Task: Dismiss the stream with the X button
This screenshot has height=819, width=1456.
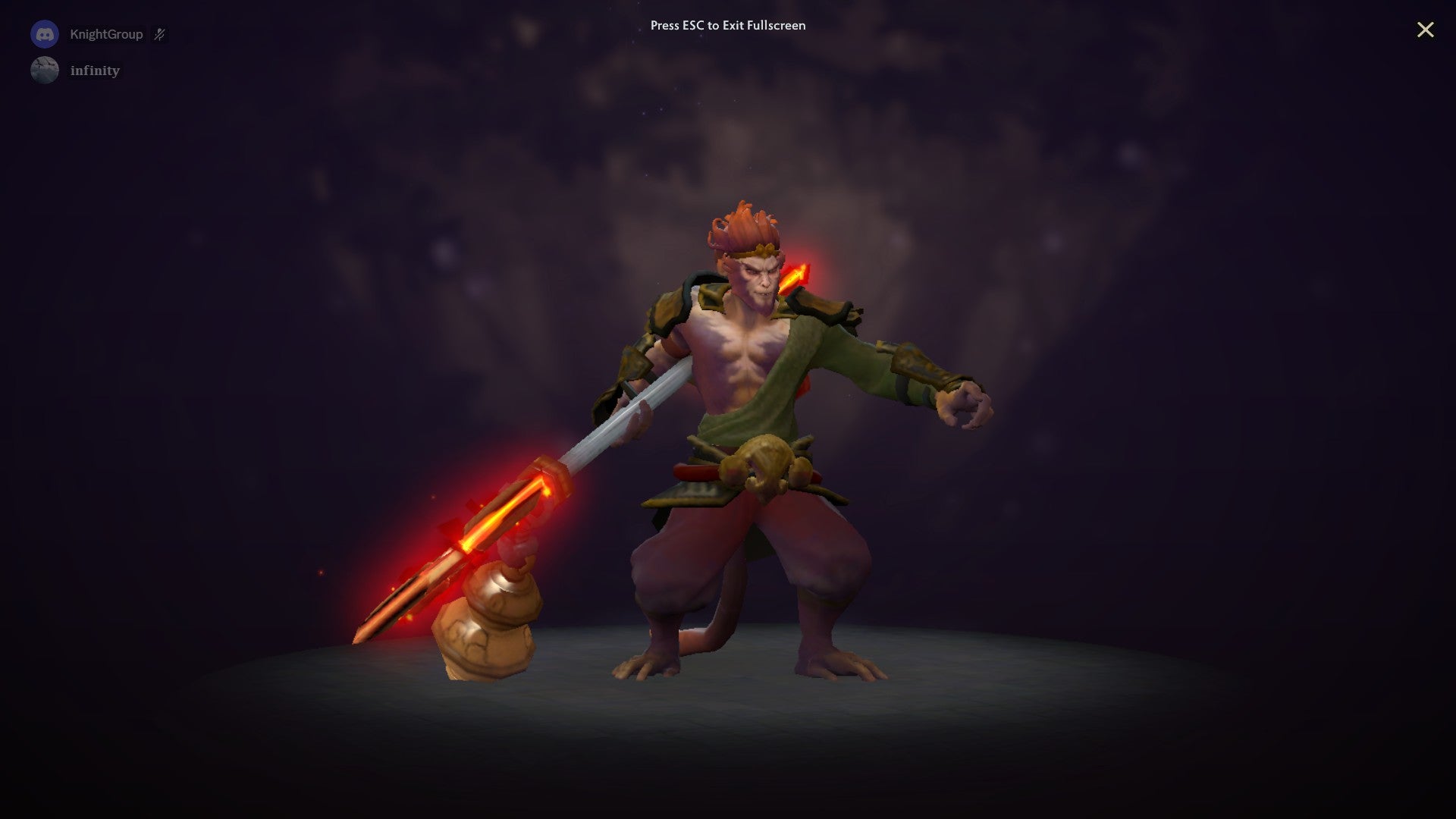Action: (1426, 30)
